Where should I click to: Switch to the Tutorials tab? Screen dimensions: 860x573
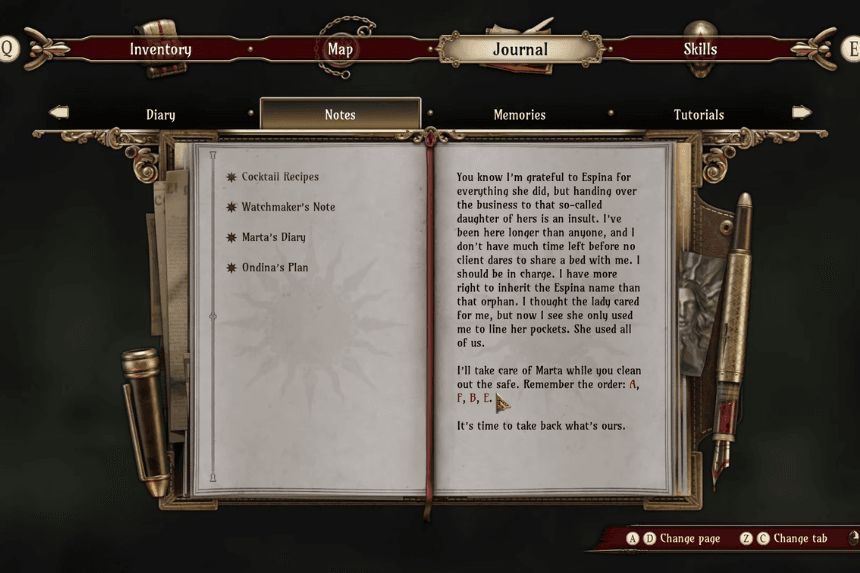point(698,114)
